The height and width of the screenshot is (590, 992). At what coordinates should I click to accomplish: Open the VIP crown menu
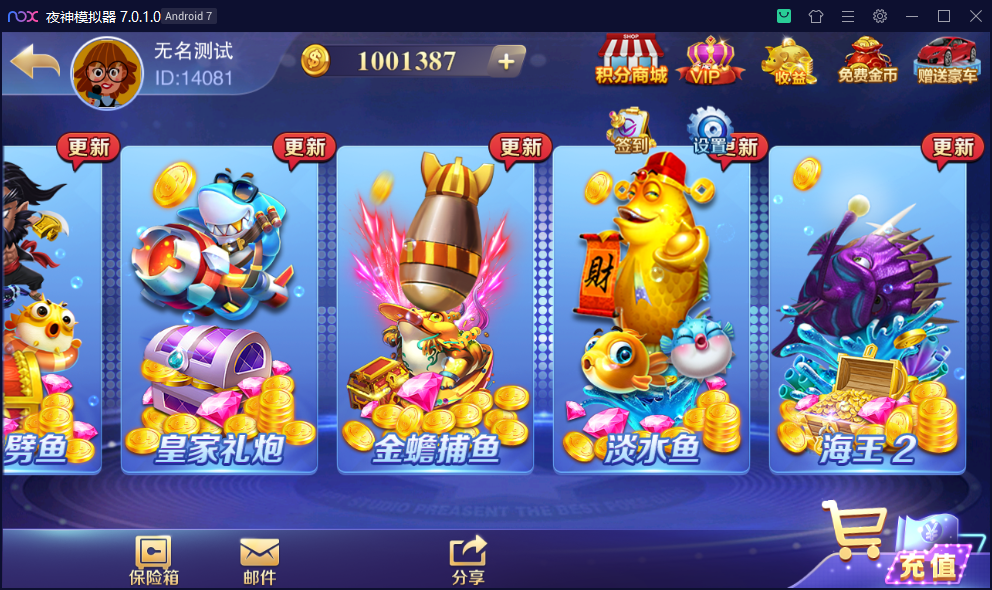[710, 61]
